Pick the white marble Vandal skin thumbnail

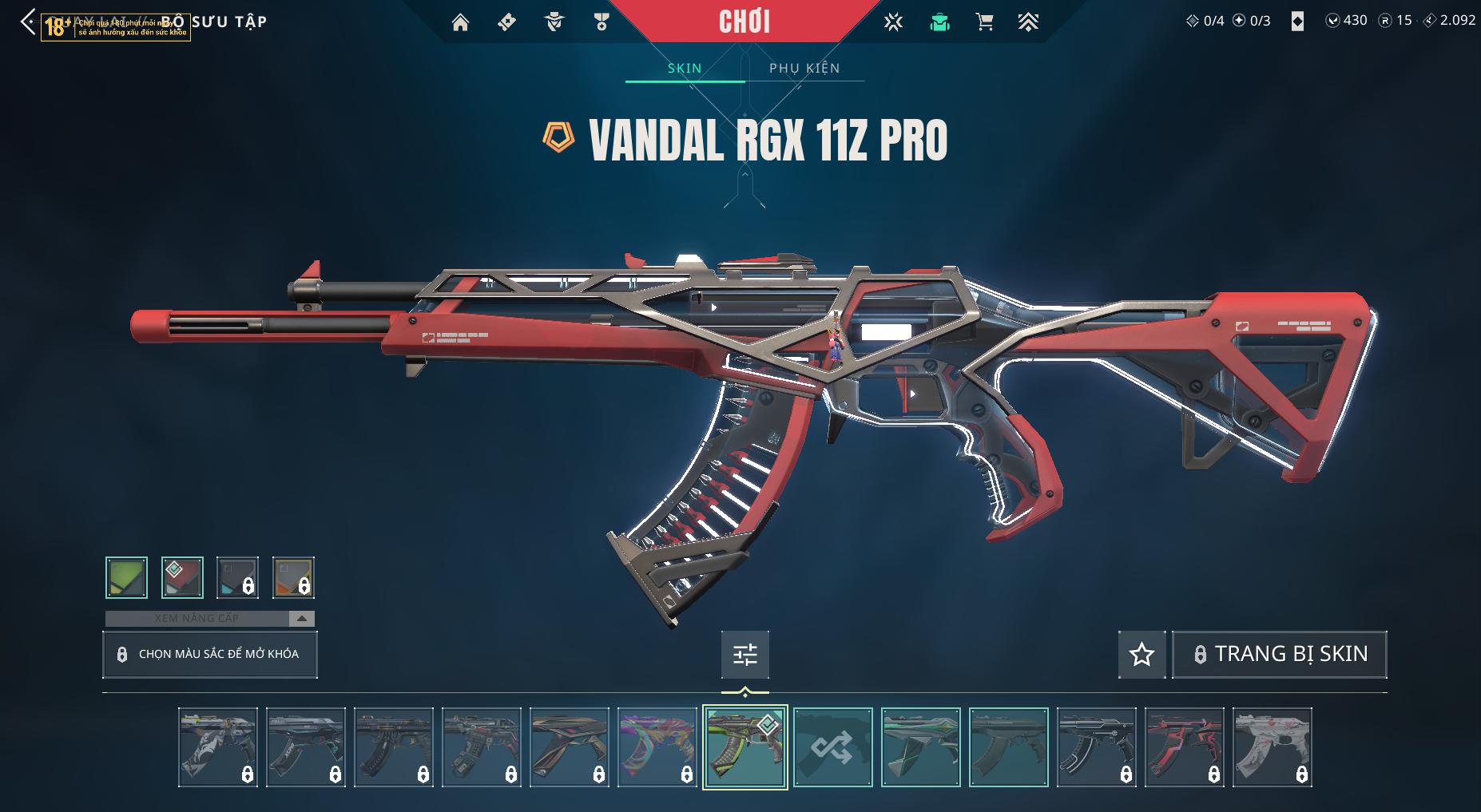tap(1272, 747)
